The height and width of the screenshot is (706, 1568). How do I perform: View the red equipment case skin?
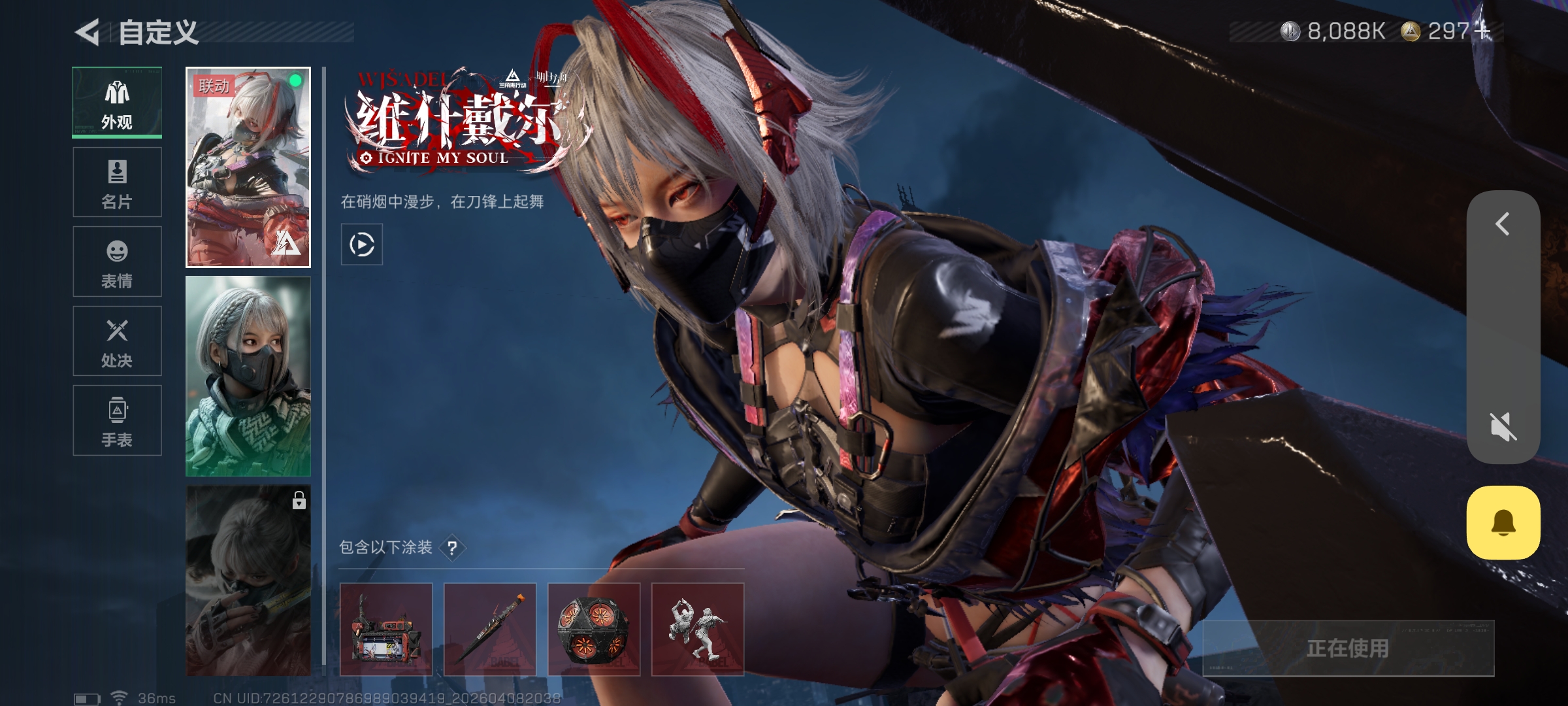tap(386, 629)
